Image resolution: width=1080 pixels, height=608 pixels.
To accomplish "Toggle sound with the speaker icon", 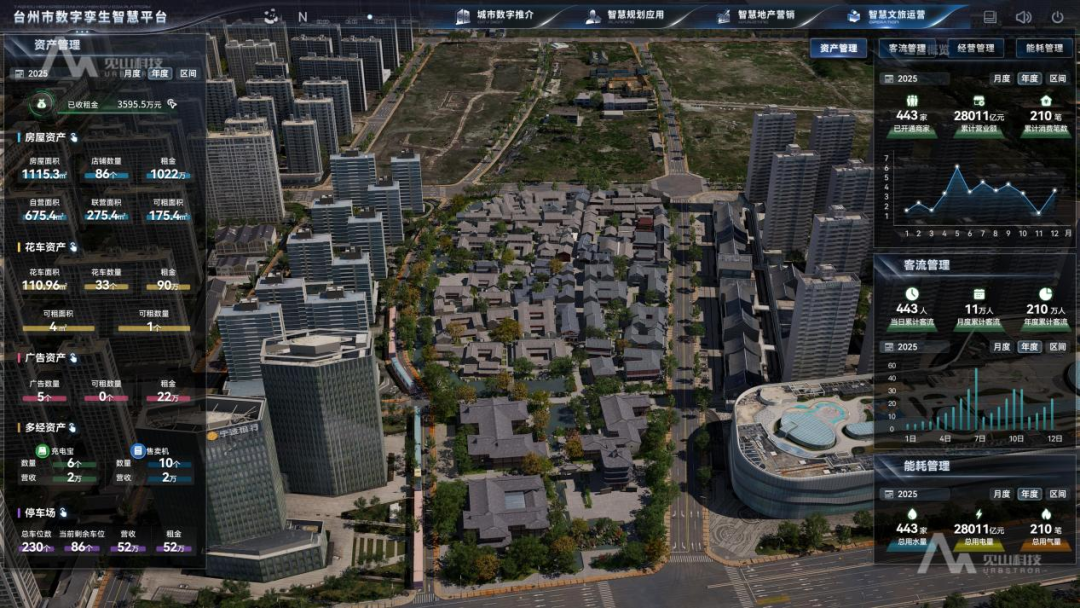I will click(x=1023, y=17).
